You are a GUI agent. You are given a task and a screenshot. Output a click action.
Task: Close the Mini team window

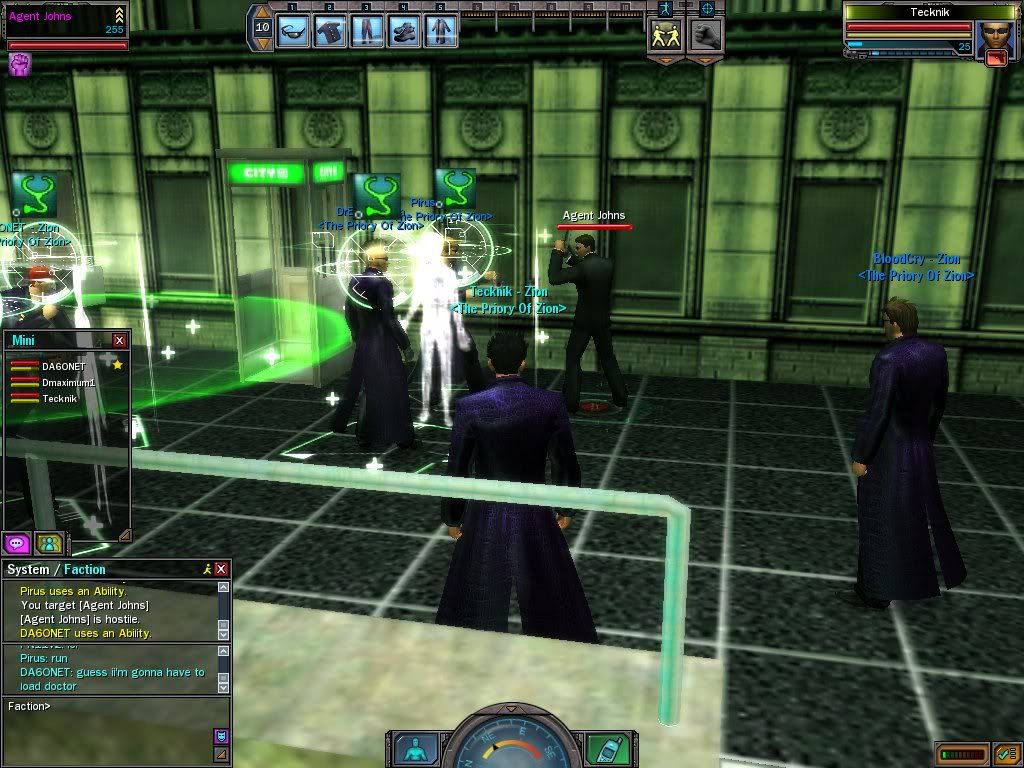(120, 341)
